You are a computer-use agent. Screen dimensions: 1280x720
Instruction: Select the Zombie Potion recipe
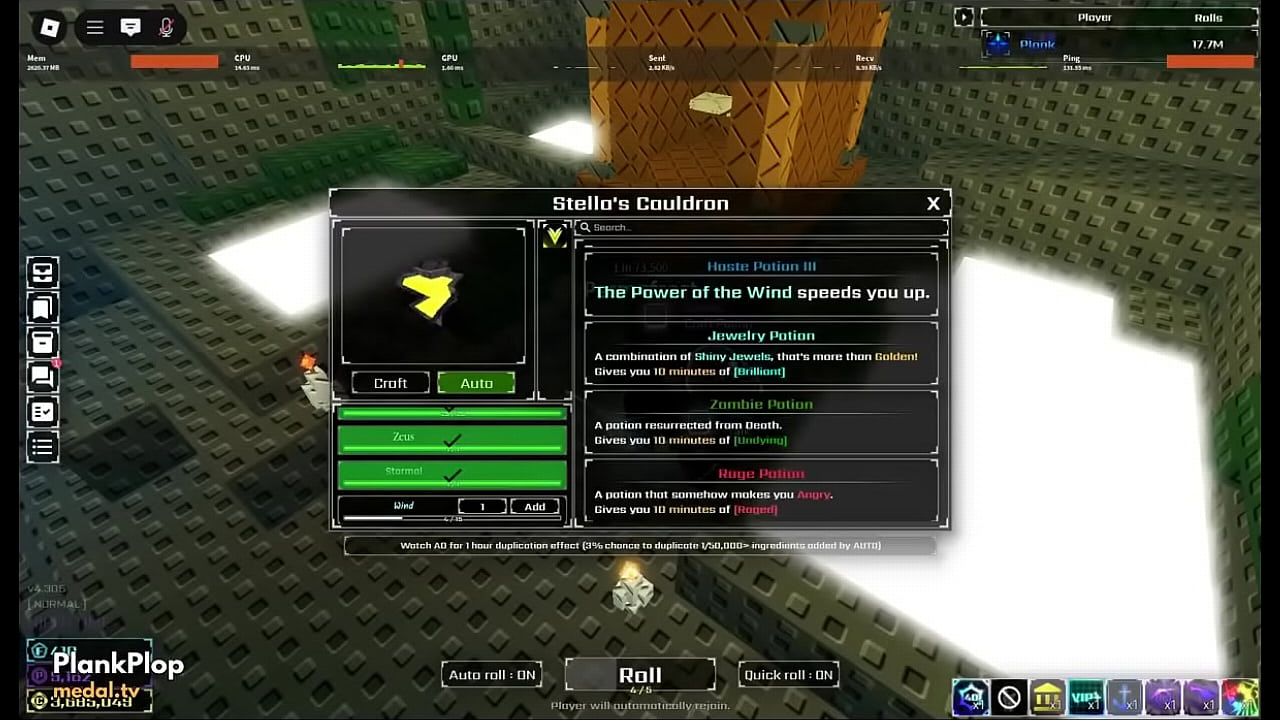point(761,421)
